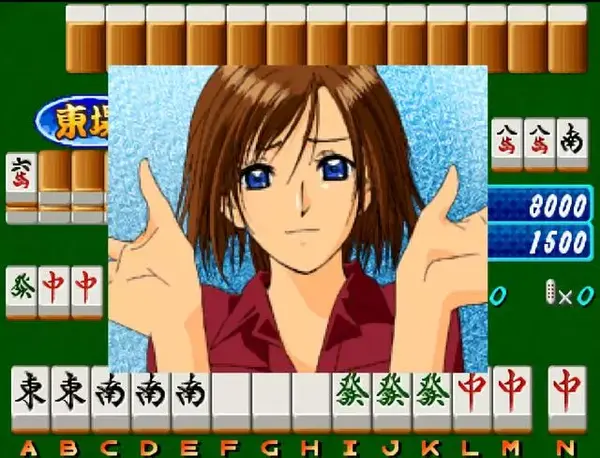The width and height of the screenshot is (600, 458).
Task: Discard the green dragon tile labeled K
Action: coord(431,399)
